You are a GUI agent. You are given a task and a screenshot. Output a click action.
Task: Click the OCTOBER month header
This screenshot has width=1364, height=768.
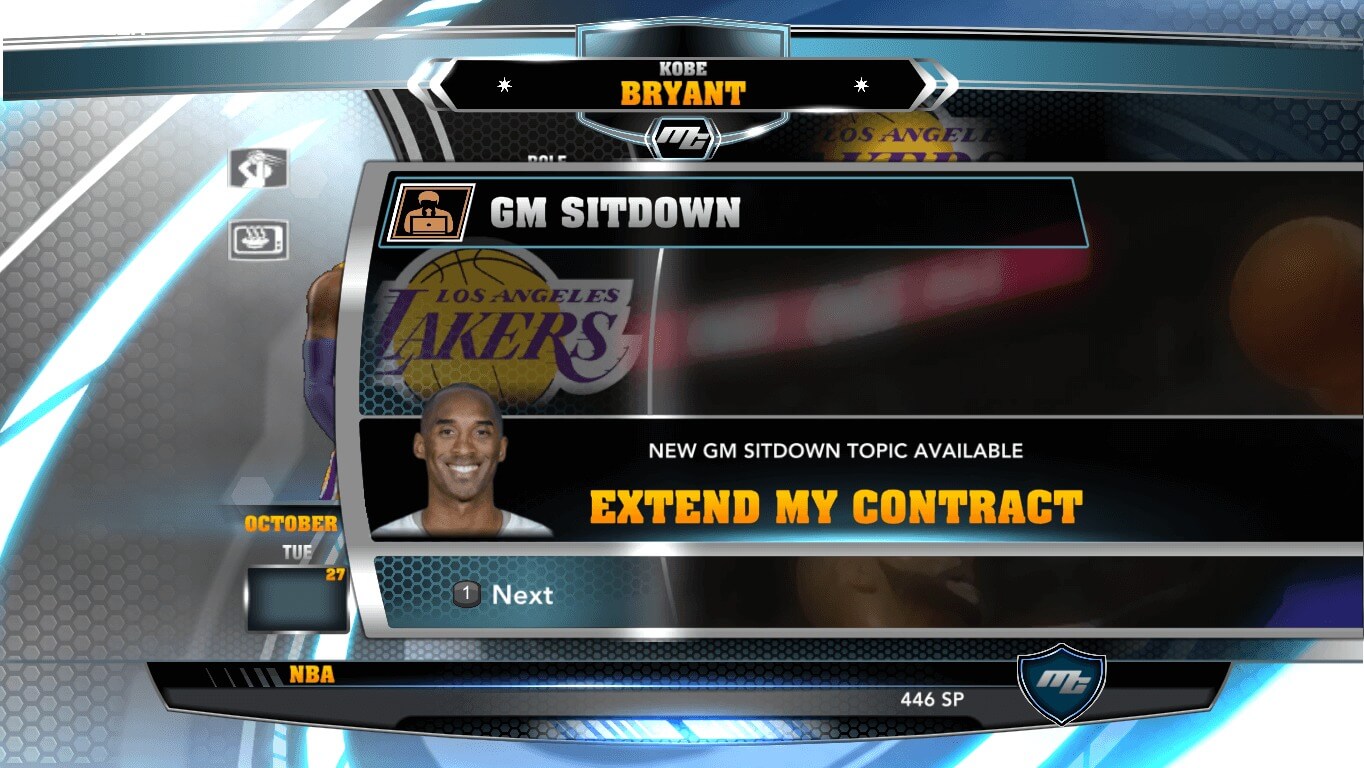290,521
